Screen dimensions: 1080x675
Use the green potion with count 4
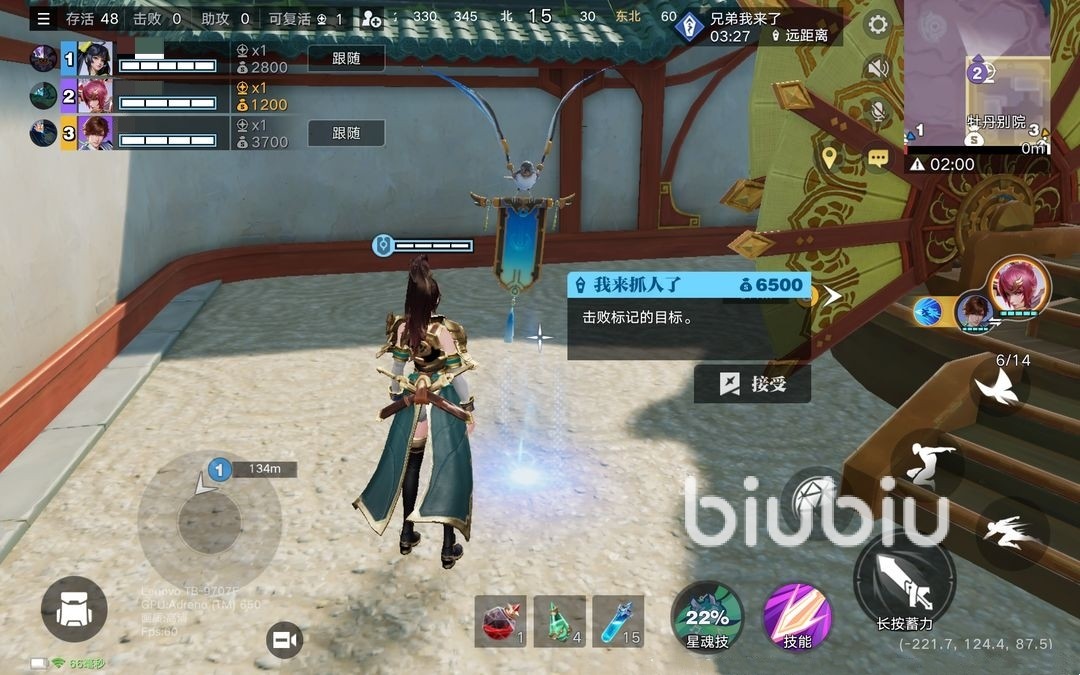click(559, 621)
